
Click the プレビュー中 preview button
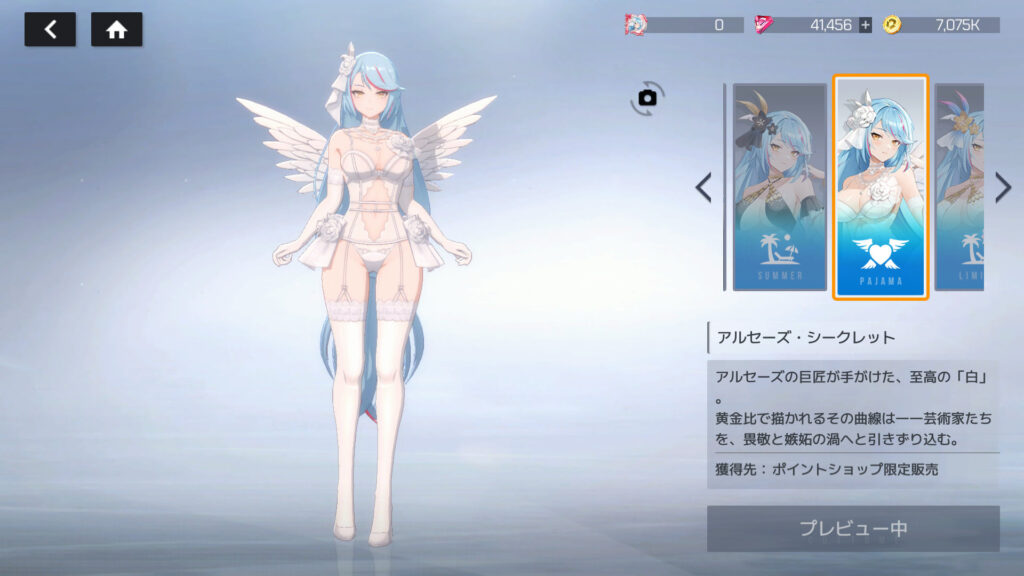click(853, 528)
